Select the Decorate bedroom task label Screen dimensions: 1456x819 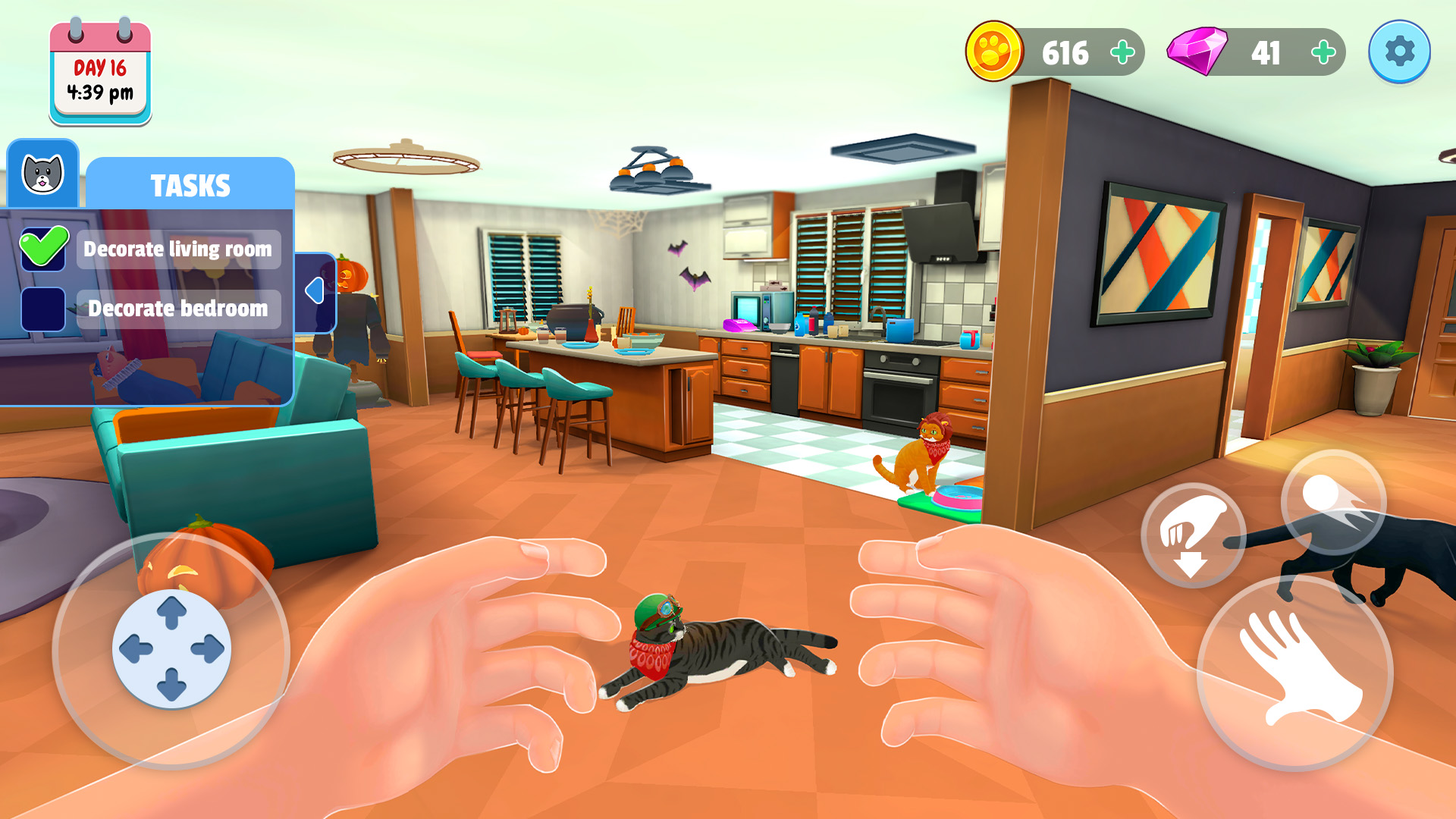point(178,309)
